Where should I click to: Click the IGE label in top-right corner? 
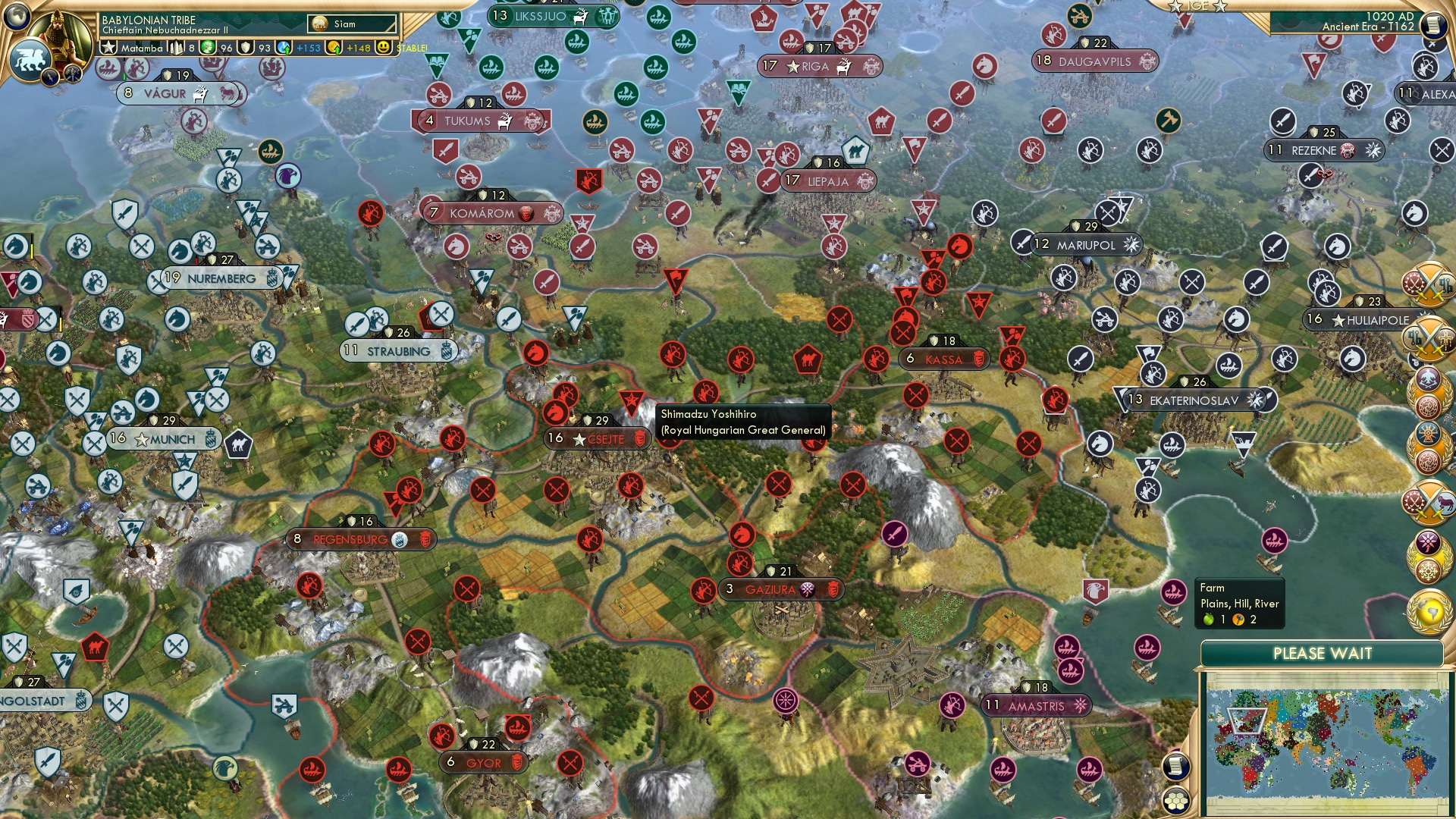1197,8
